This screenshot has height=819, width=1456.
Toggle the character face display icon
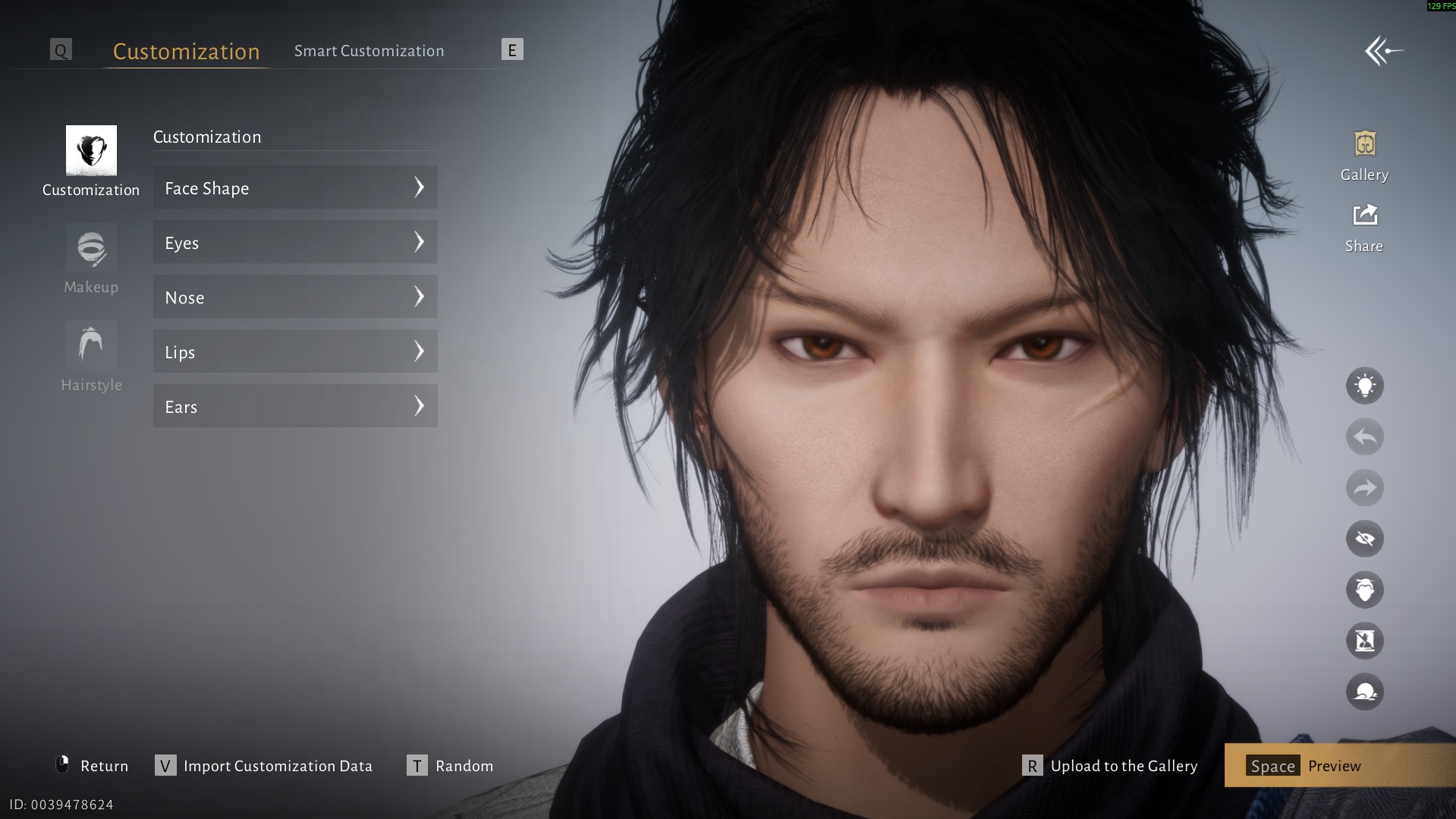pyautogui.click(x=1363, y=589)
